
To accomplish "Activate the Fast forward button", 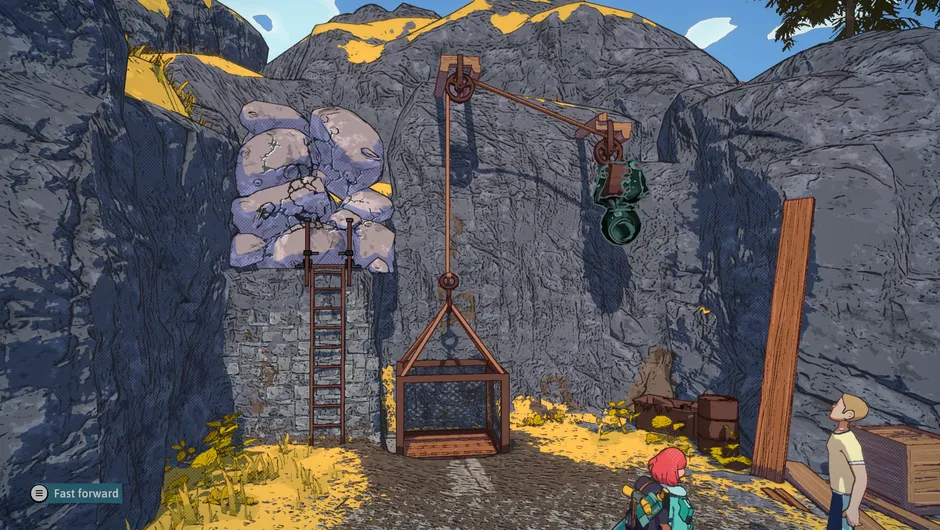I will 75,493.
